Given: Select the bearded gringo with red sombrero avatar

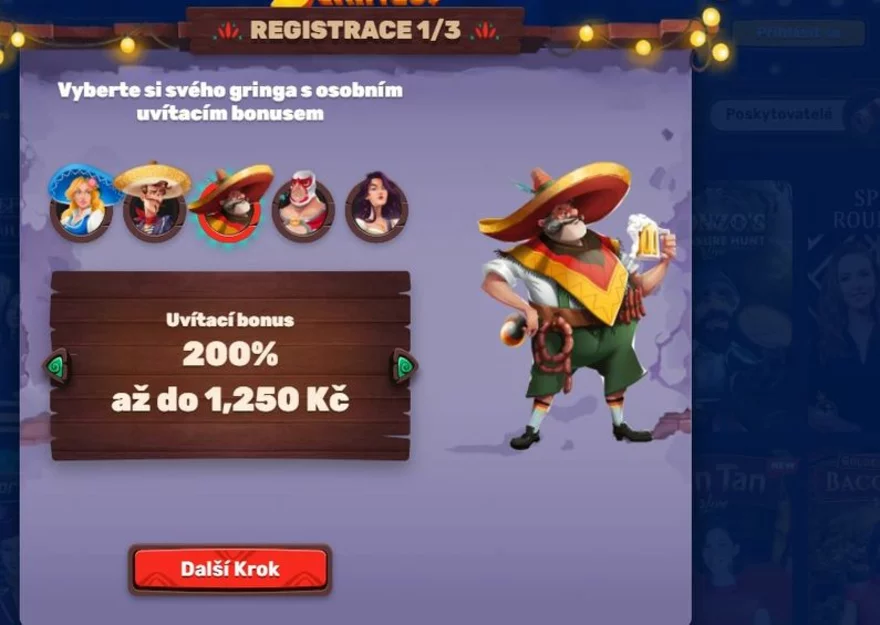Looking at the screenshot, I should tap(229, 206).
